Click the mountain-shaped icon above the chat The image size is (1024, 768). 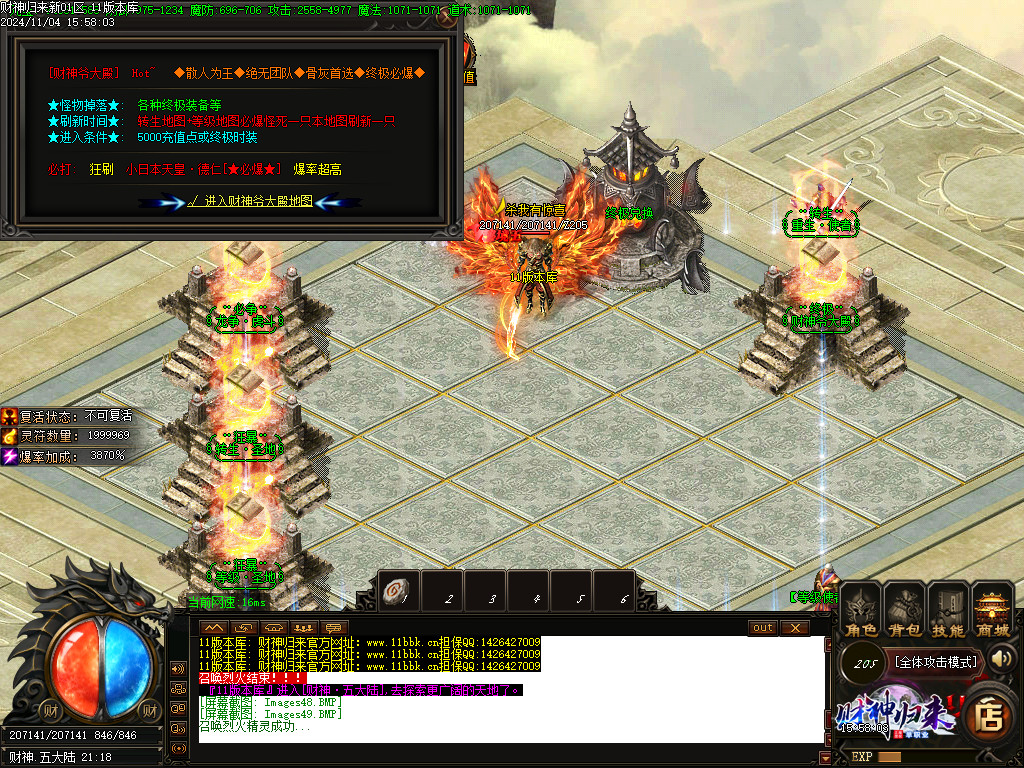214,627
